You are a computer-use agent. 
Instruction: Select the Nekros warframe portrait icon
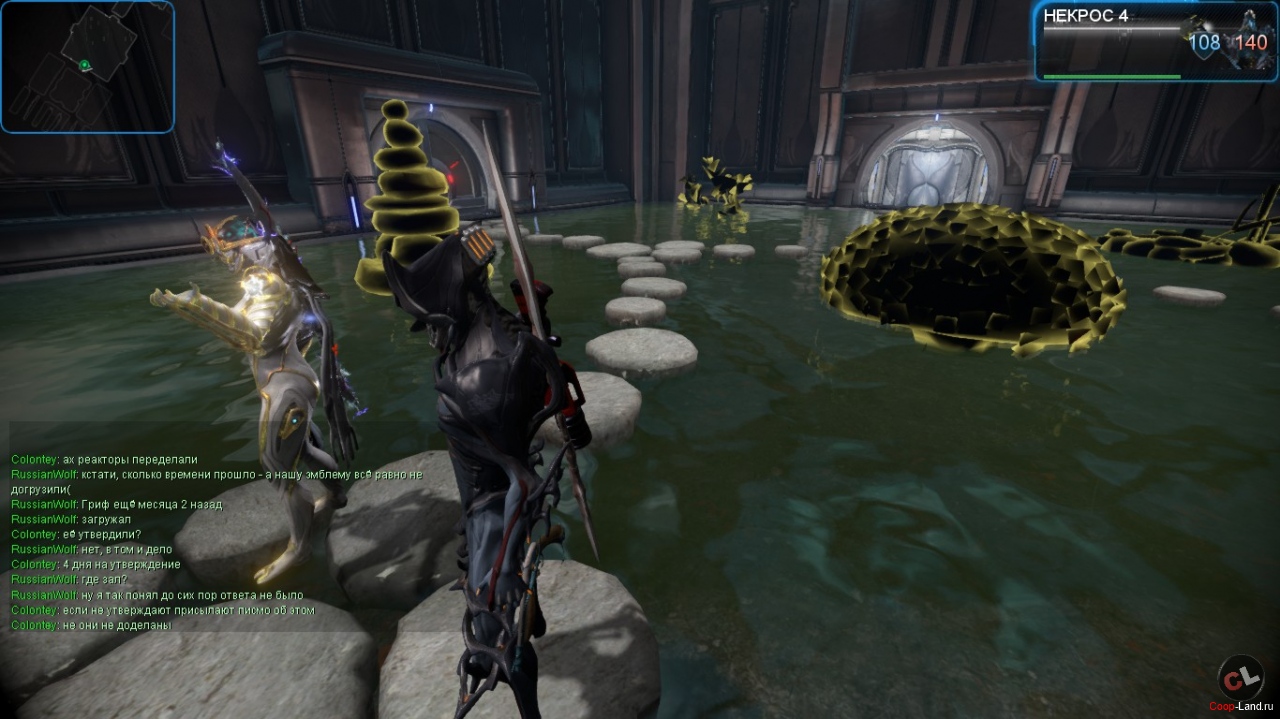(1251, 40)
